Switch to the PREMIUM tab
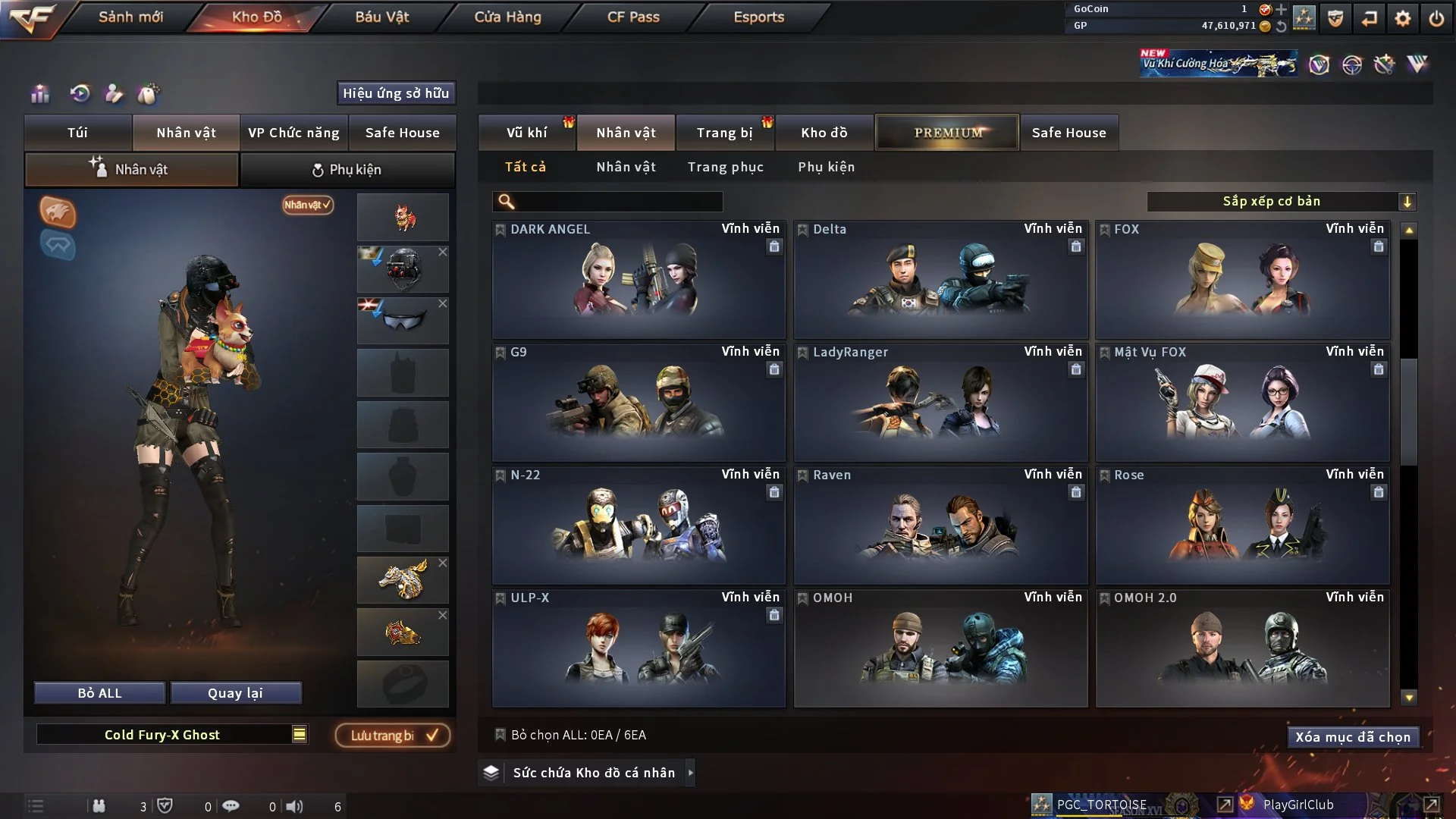This screenshot has width=1456, height=819. [947, 133]
